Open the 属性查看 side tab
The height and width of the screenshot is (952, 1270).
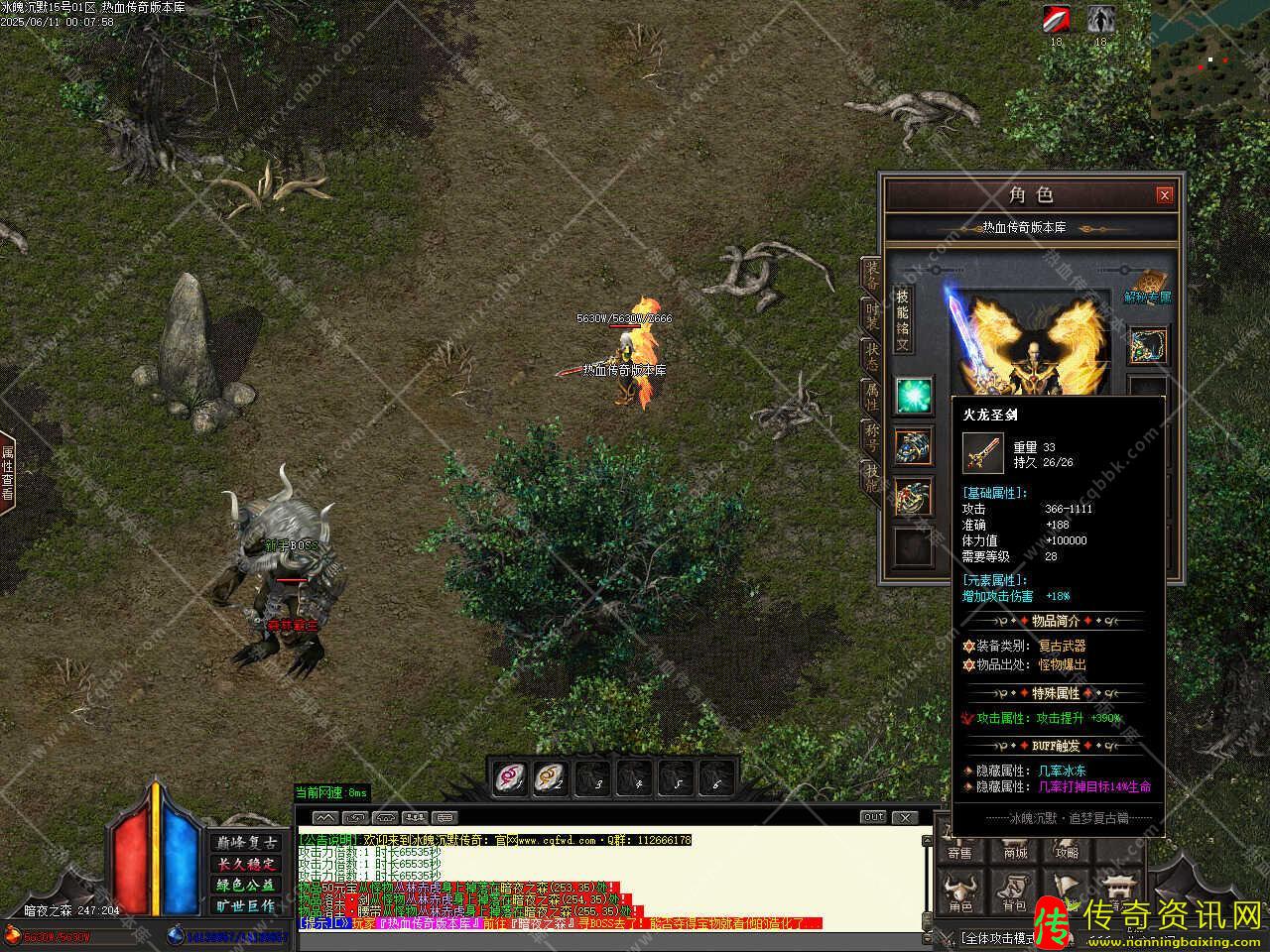pyautogui.click(x=8, y=474)
